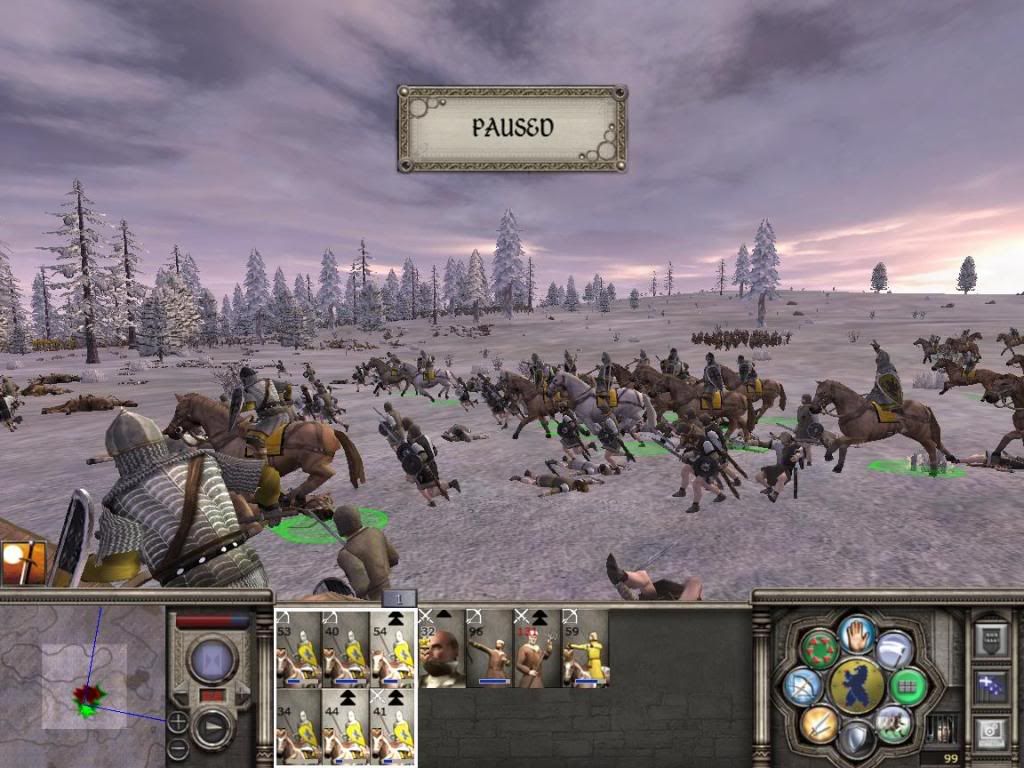Activate the central blue lion special ability
This screenshot has width=1024, height=768.
(857, 686)
